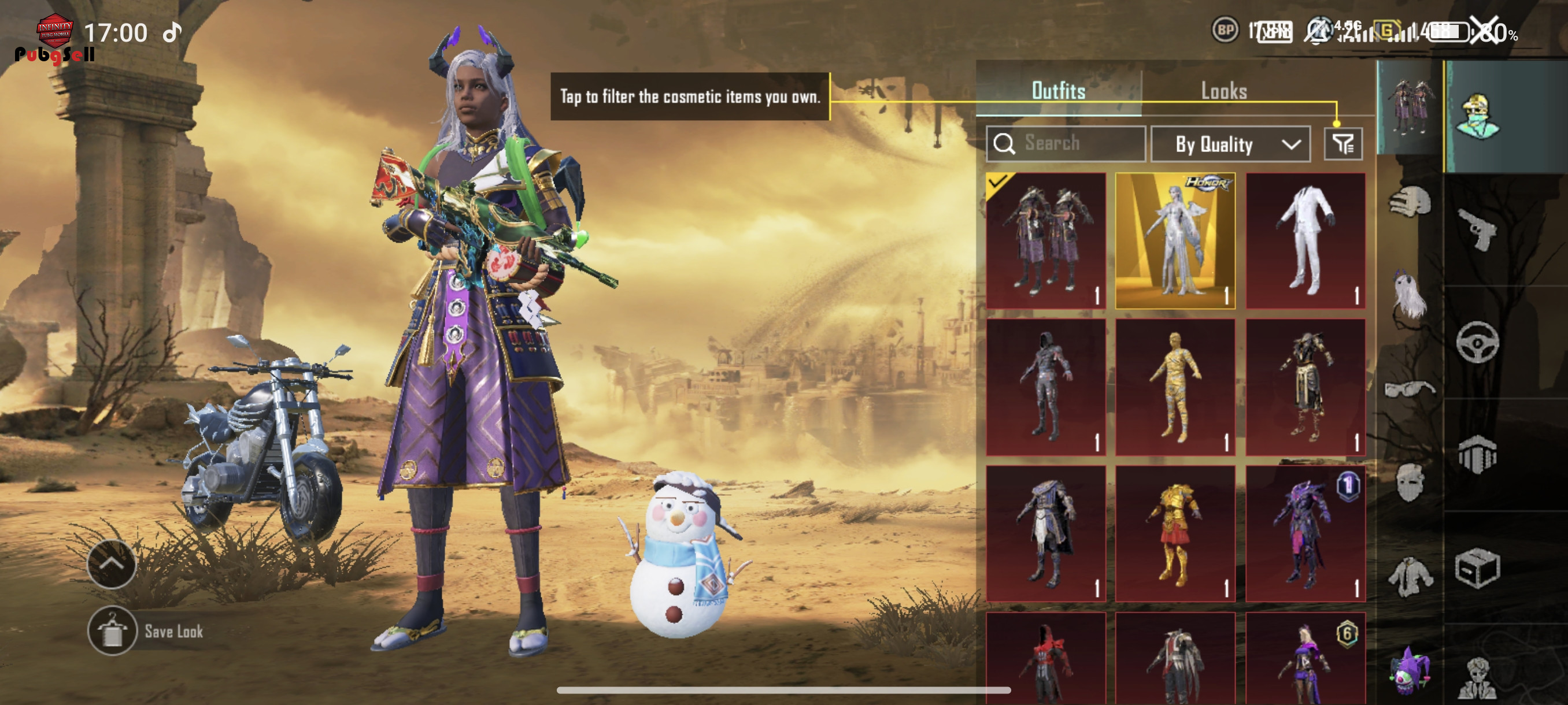Show the crate box category
This screenshot has width=1568, height=705.
[1477, 568]
